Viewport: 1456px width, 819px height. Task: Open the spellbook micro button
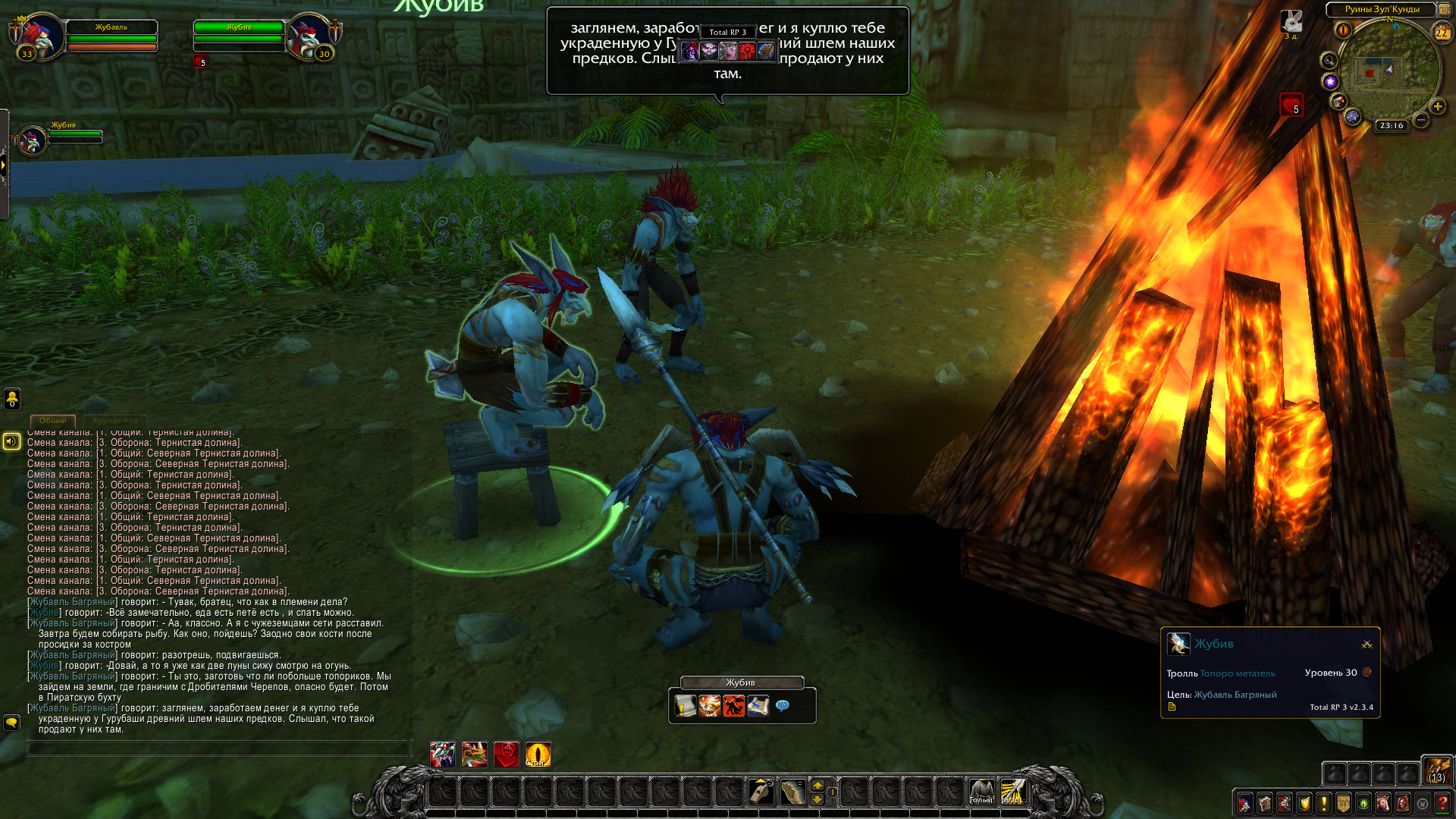[1264, 802]
